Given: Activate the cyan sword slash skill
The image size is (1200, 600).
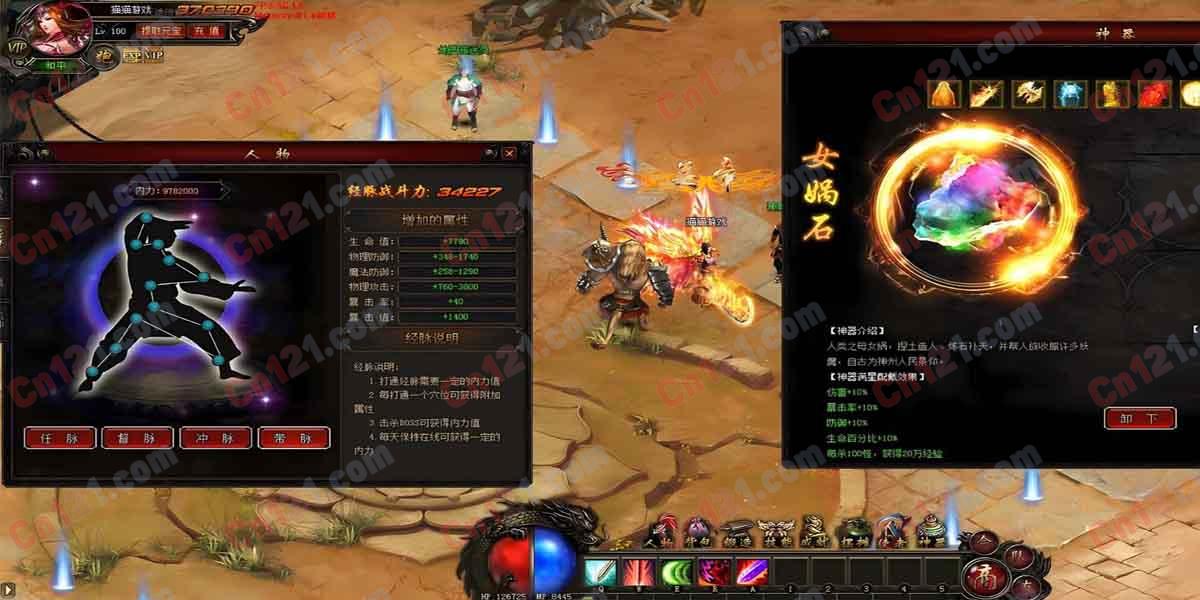Looking at the screenshot, I should click(600, 573).
